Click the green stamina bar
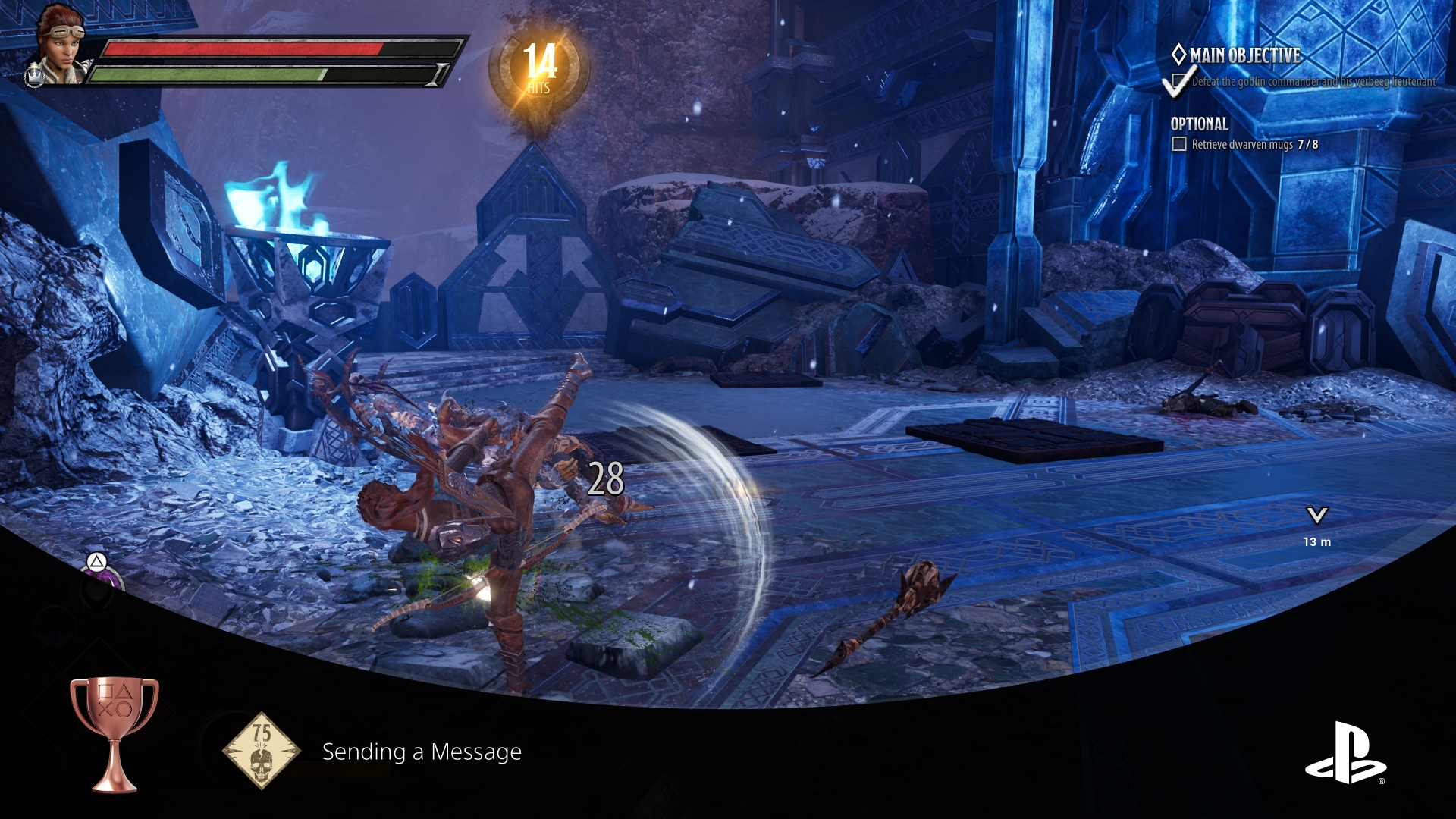This screenshot has width=1456, height=819. pyautogui.click(x=212, y=75)
